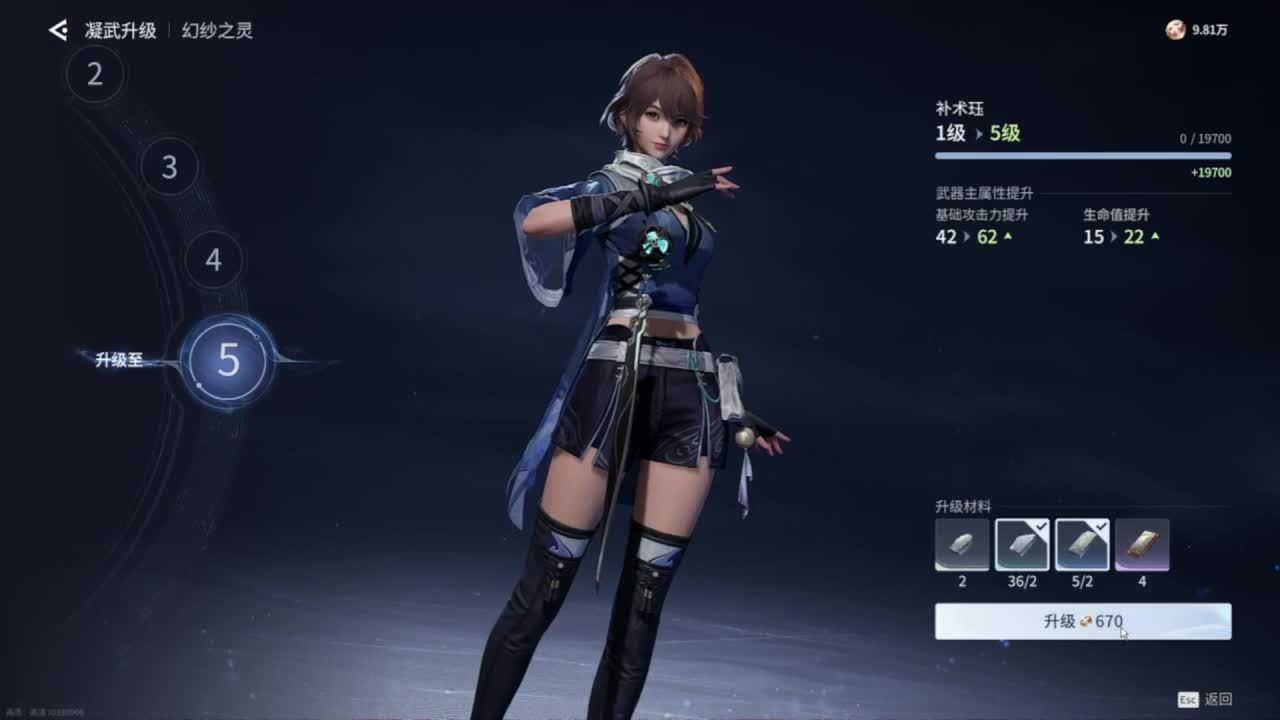The height and width of the screenshot is (720, 1280).
Task: Pick the level 4 node
Action: pyautogui.click(x=213, y=260)
